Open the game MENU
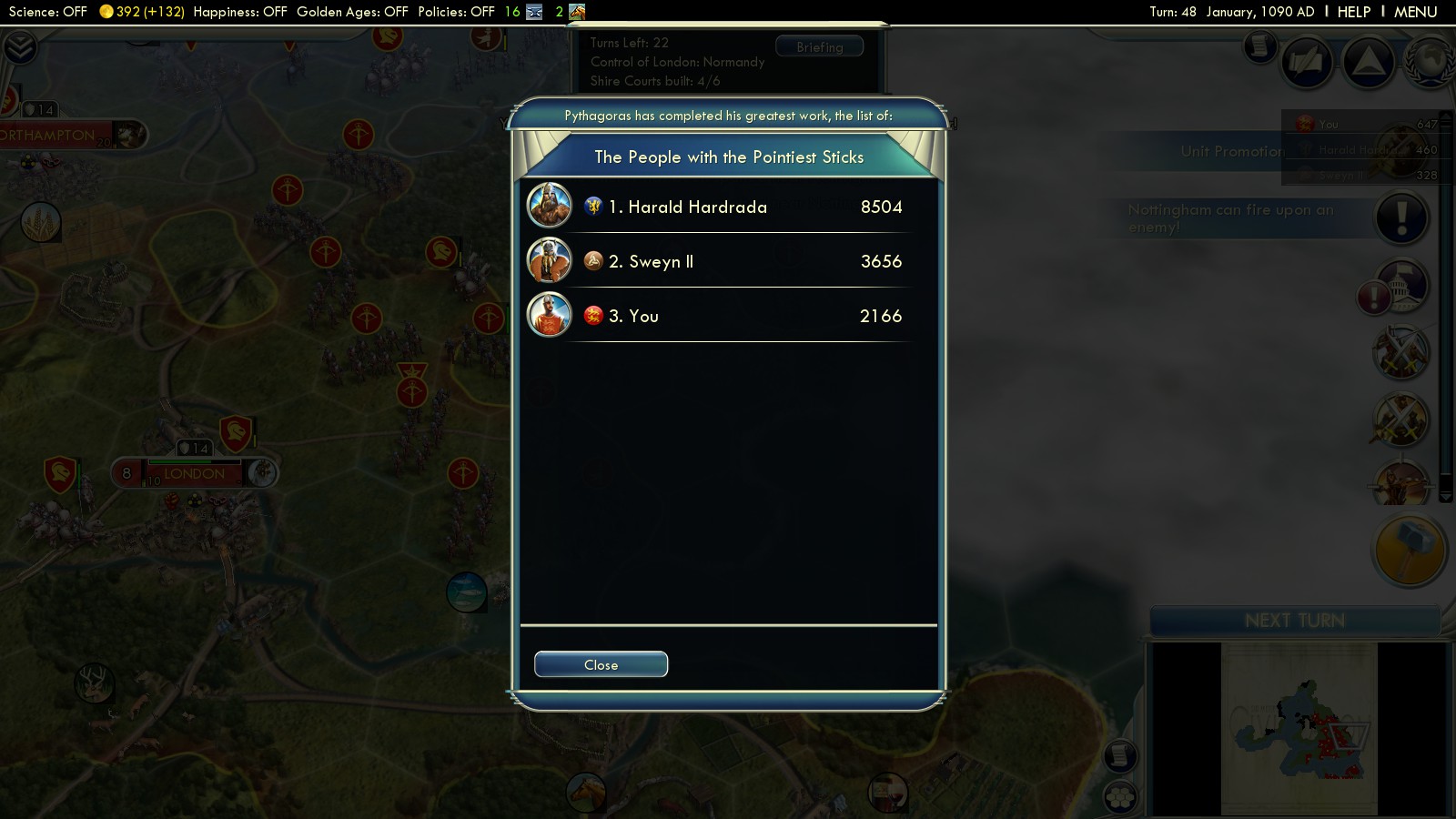 (x=1415, y=12)
